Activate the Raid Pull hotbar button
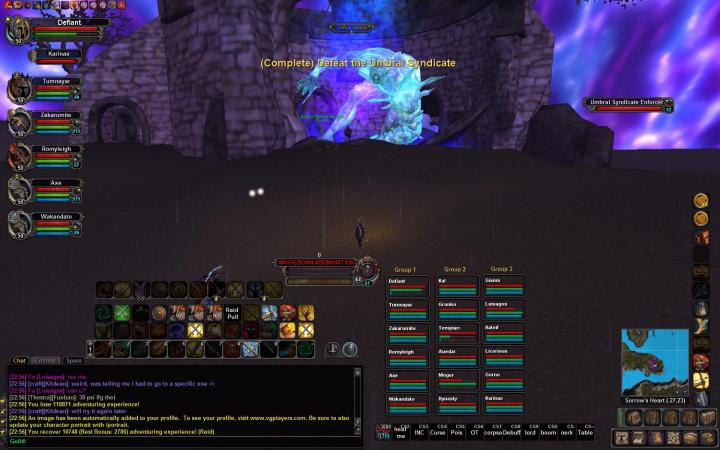This screenshot has width=720, height=450. (x=231, y=313)
